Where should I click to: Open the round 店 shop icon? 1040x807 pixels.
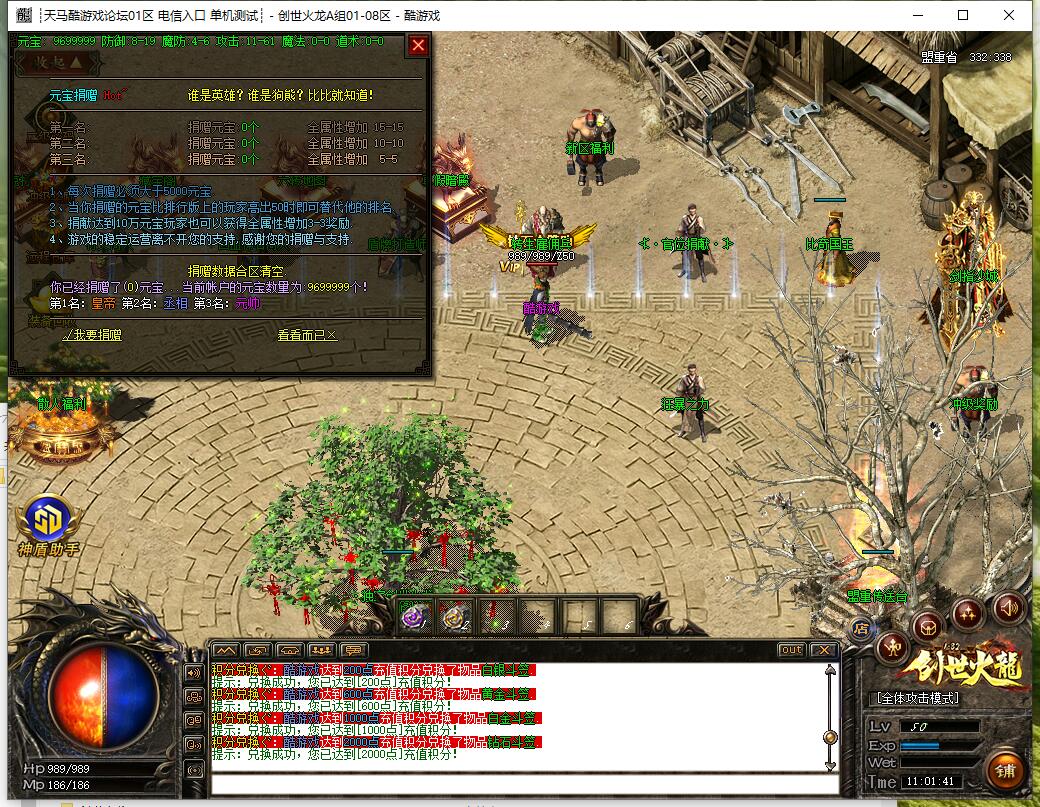point(861,628)
